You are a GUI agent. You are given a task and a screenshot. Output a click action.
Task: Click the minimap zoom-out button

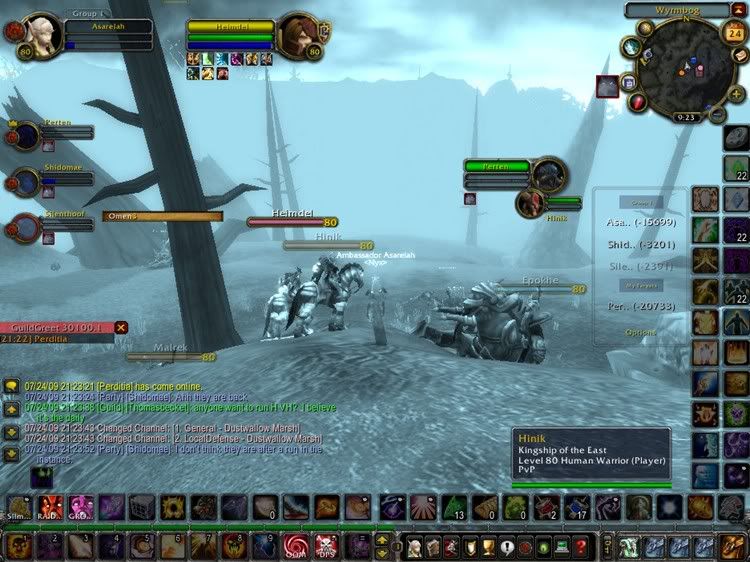pos(717,115)
